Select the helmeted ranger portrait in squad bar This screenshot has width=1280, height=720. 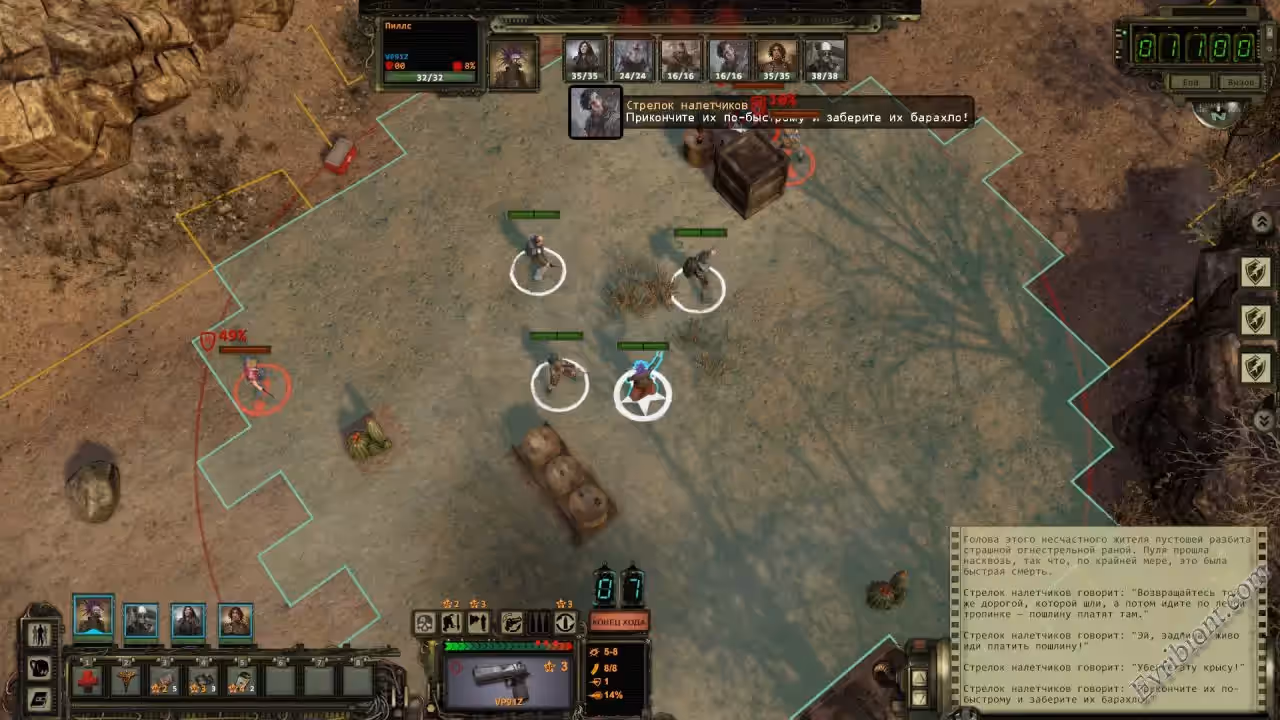[x=140, y=620]
